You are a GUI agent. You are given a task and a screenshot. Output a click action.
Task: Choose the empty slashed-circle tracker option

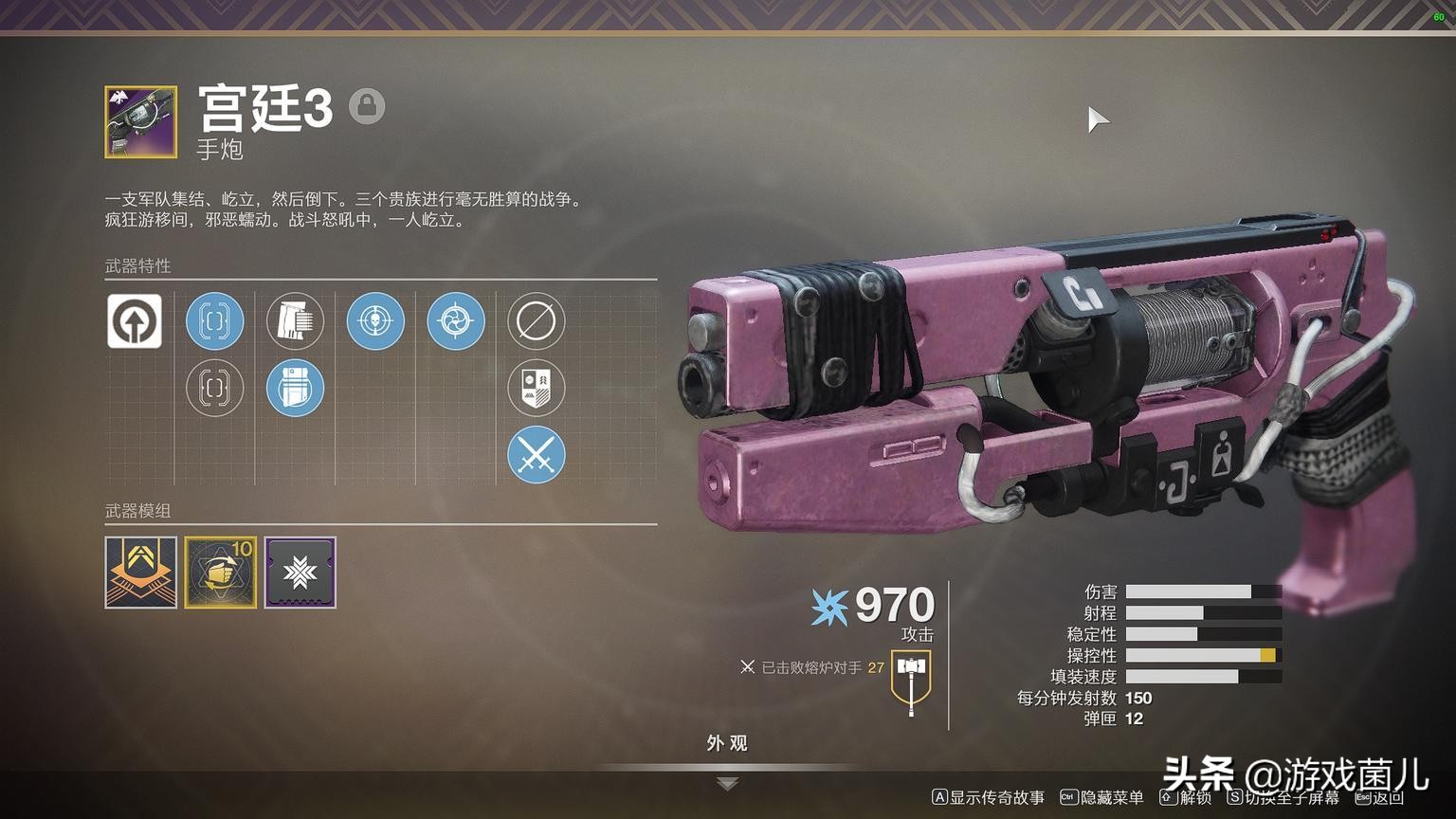(537, 320)
